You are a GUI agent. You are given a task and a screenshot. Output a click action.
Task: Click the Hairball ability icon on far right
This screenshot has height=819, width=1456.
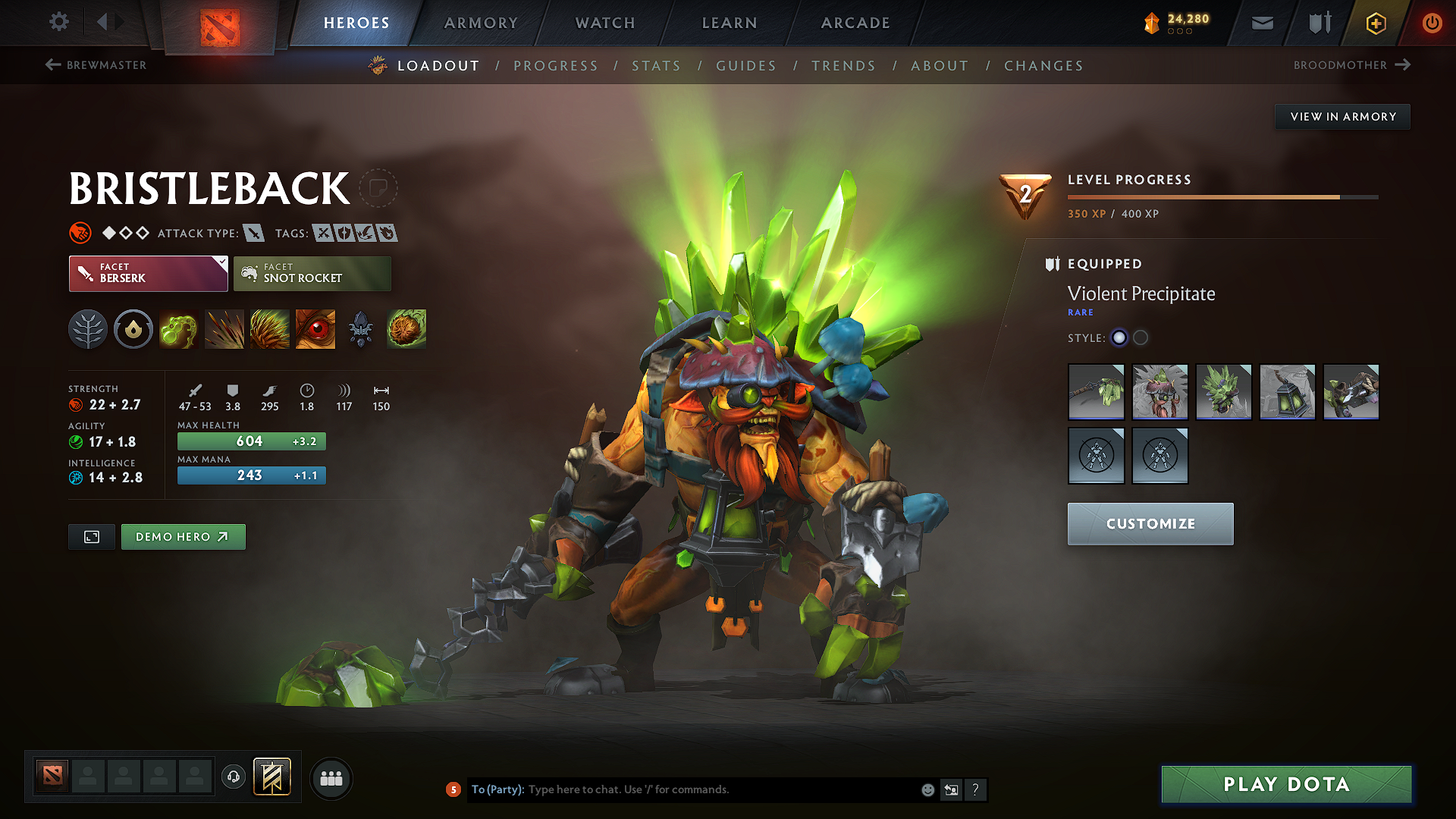click(x=406, y=328)
